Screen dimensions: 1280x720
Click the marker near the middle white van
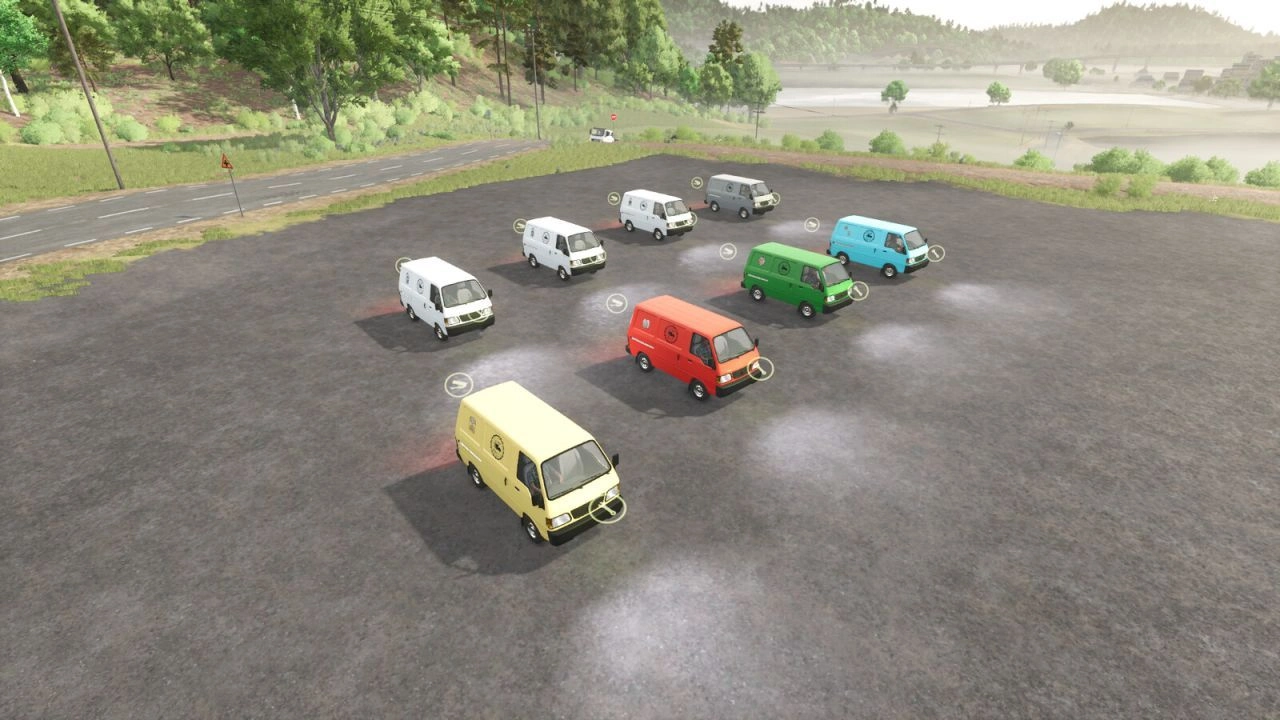[x=518, y=226]
